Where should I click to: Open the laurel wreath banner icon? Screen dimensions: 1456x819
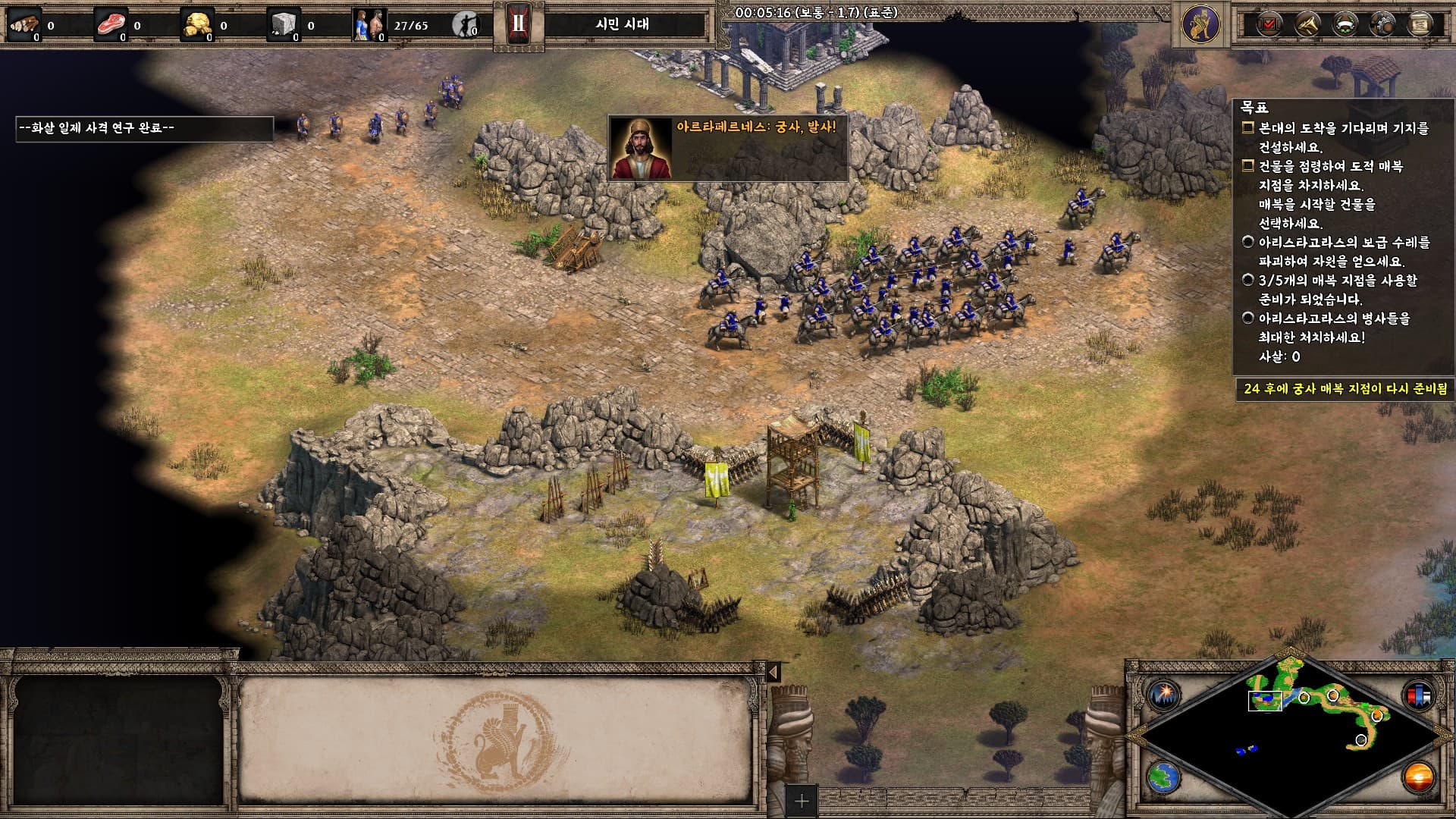[1345, 24]
